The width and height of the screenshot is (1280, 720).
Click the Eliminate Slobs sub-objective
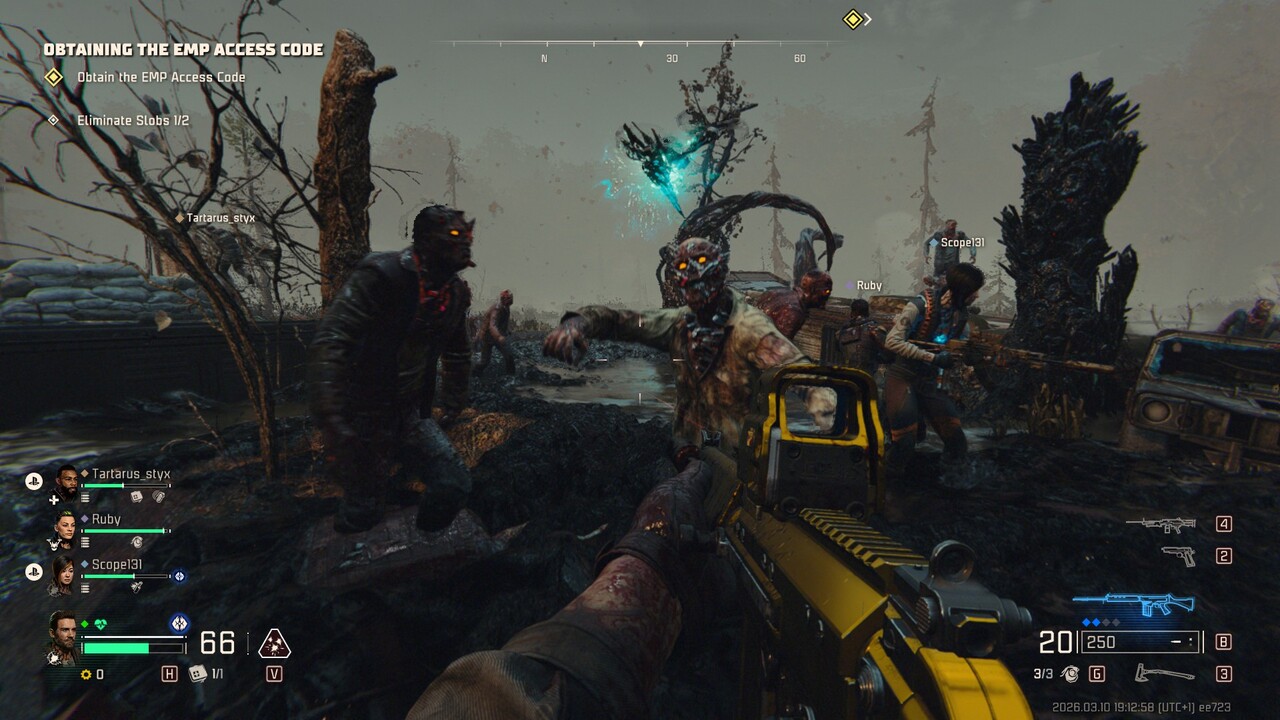point(132,121)
